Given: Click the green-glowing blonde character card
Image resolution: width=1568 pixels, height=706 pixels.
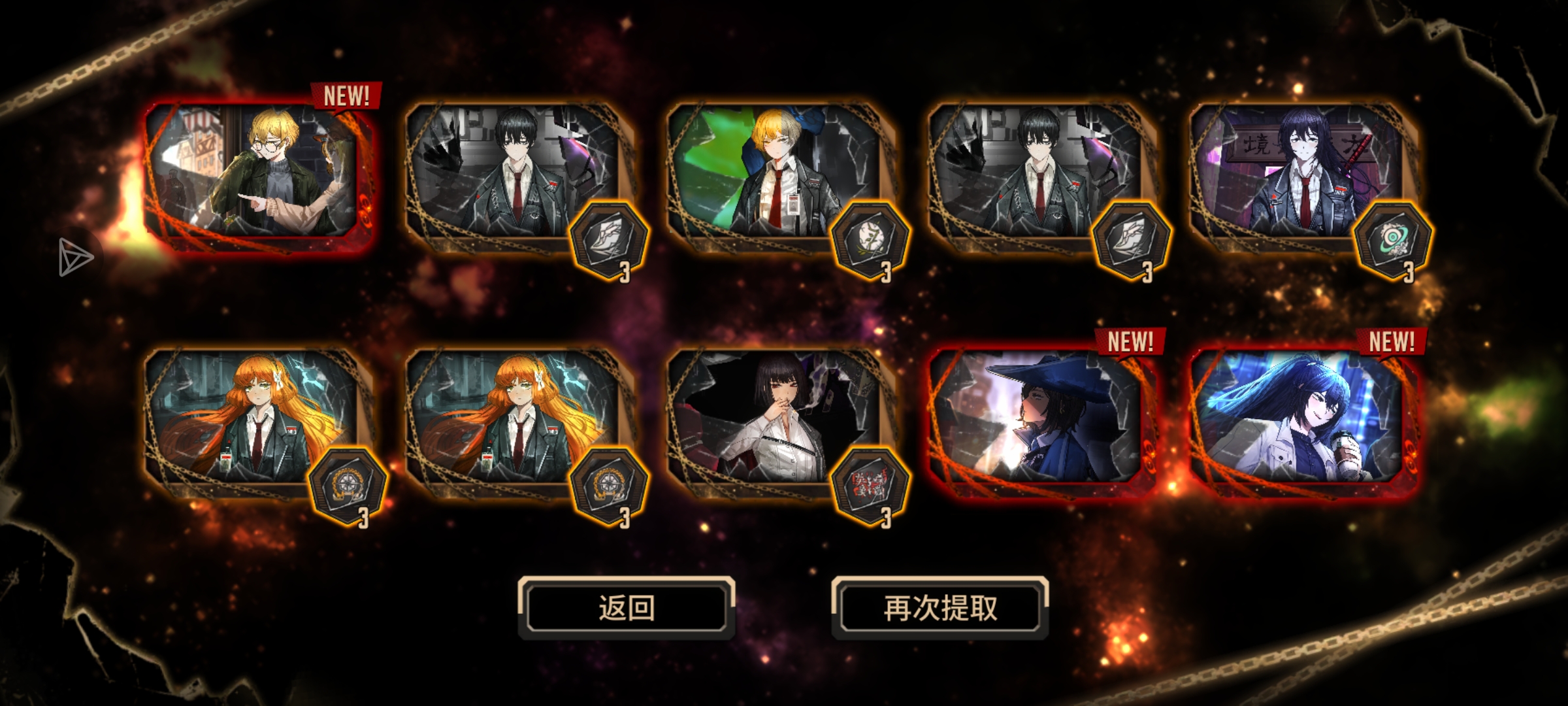Looking at the screenshot, I should 777,173.
